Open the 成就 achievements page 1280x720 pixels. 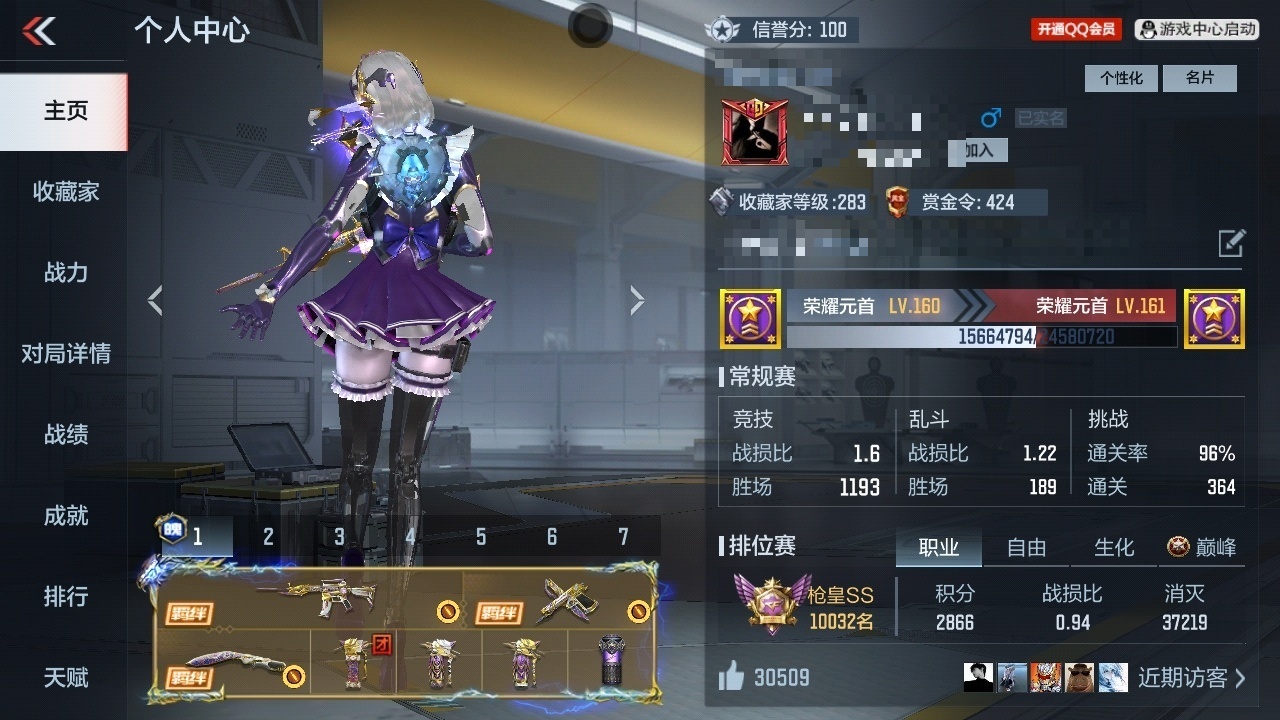point(65,516)
